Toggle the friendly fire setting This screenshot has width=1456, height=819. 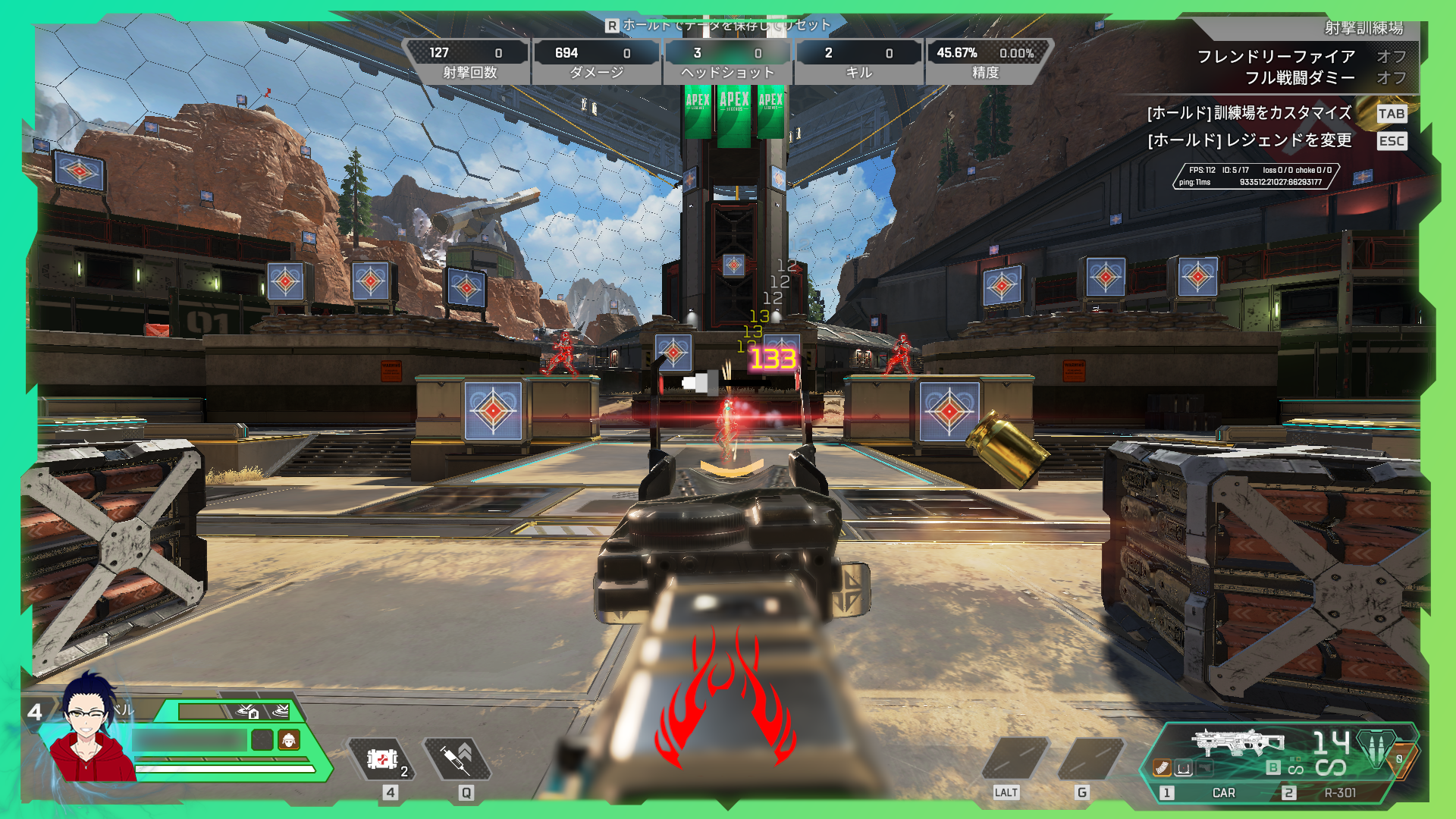(x=1391, y=56)
